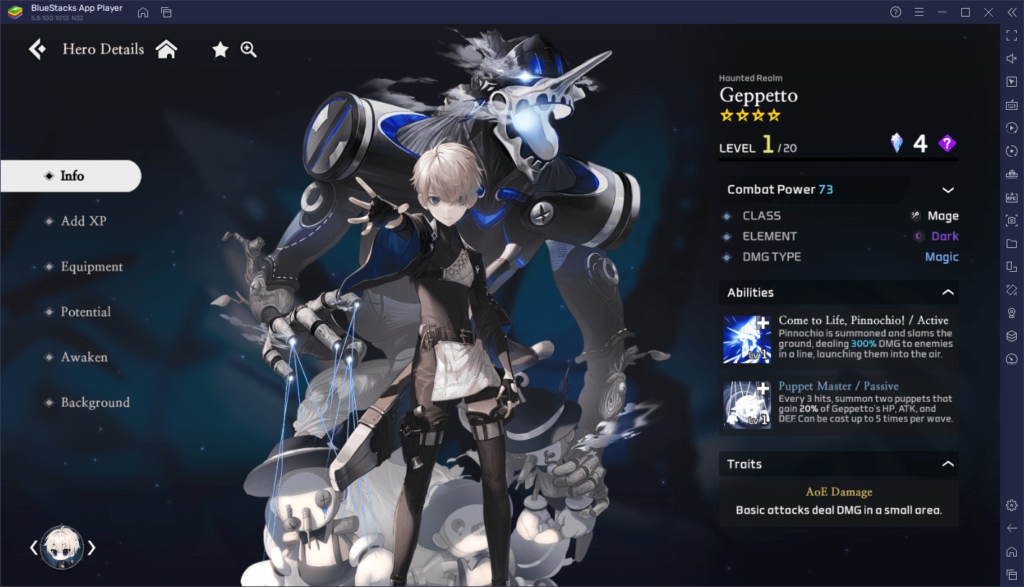Mark hero with the star icon
Screen dimensions: 1024x587
[x=220, y=49]
